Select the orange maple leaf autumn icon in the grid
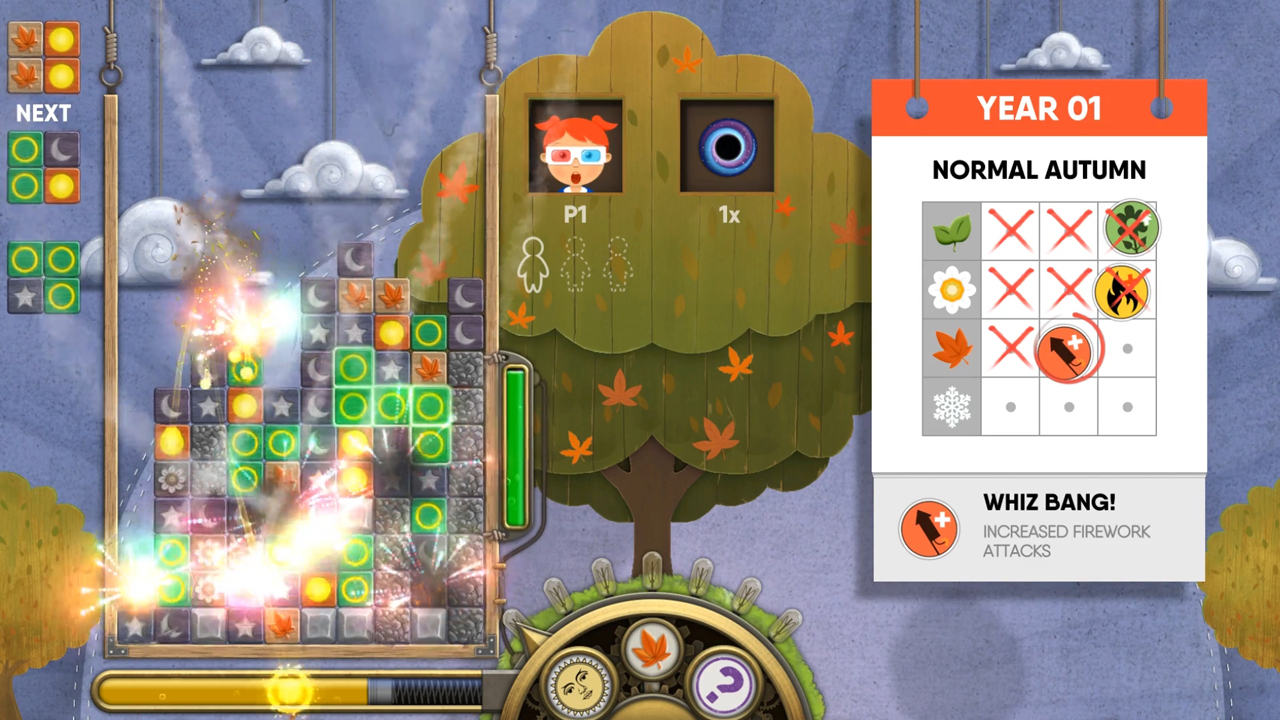 pos(951,349)
